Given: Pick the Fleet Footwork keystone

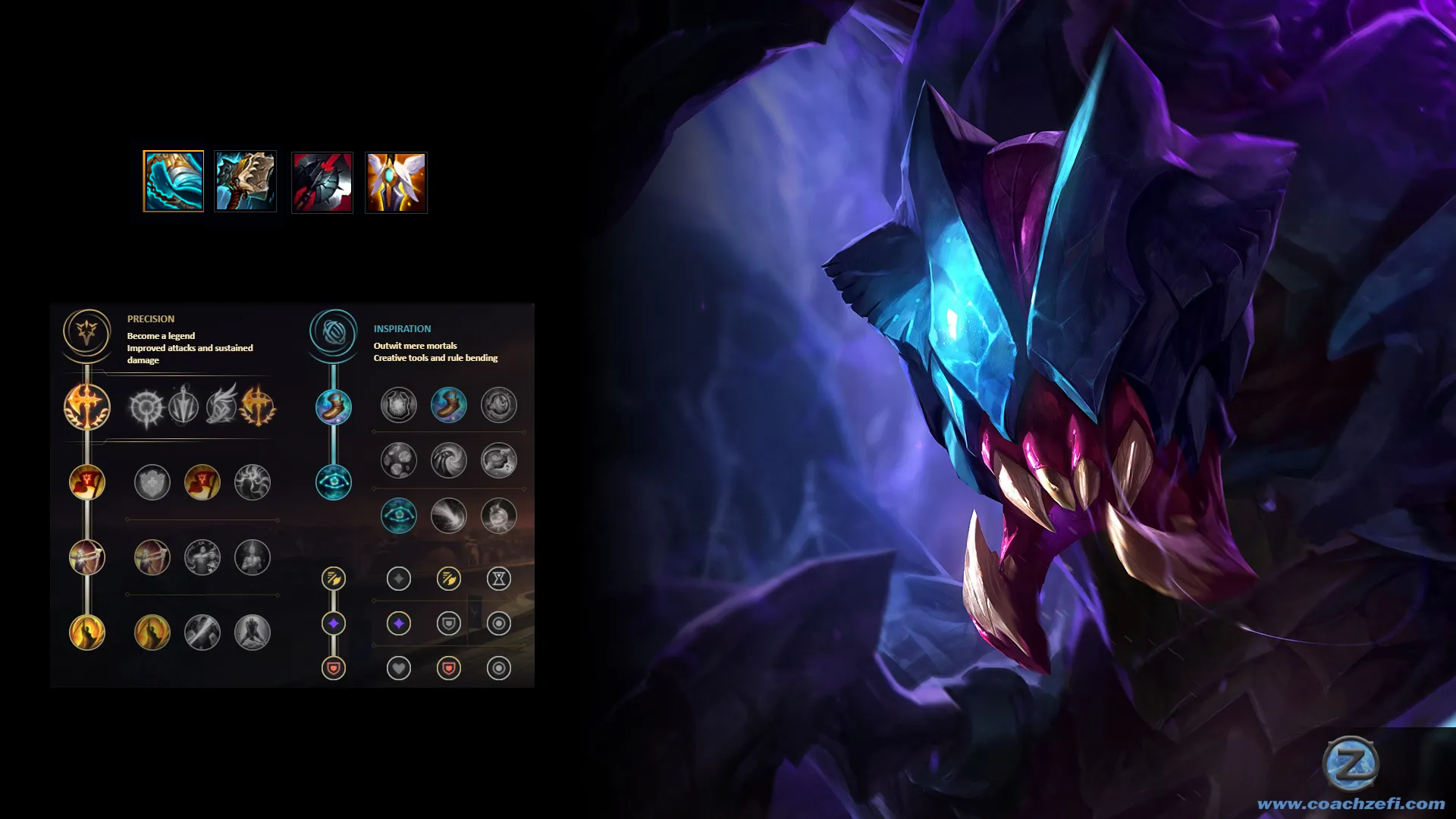Looking at the screenshot, I should pyautogui.click(x=221, y=407).
